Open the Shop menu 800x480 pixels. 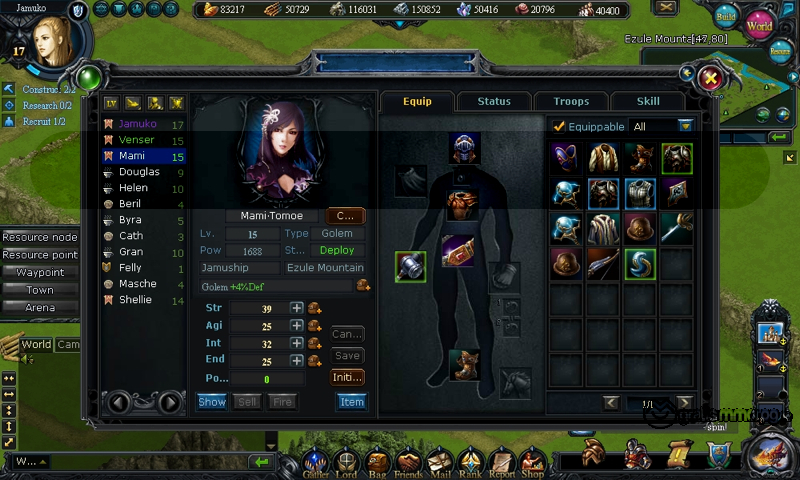[x=532, y=462]
